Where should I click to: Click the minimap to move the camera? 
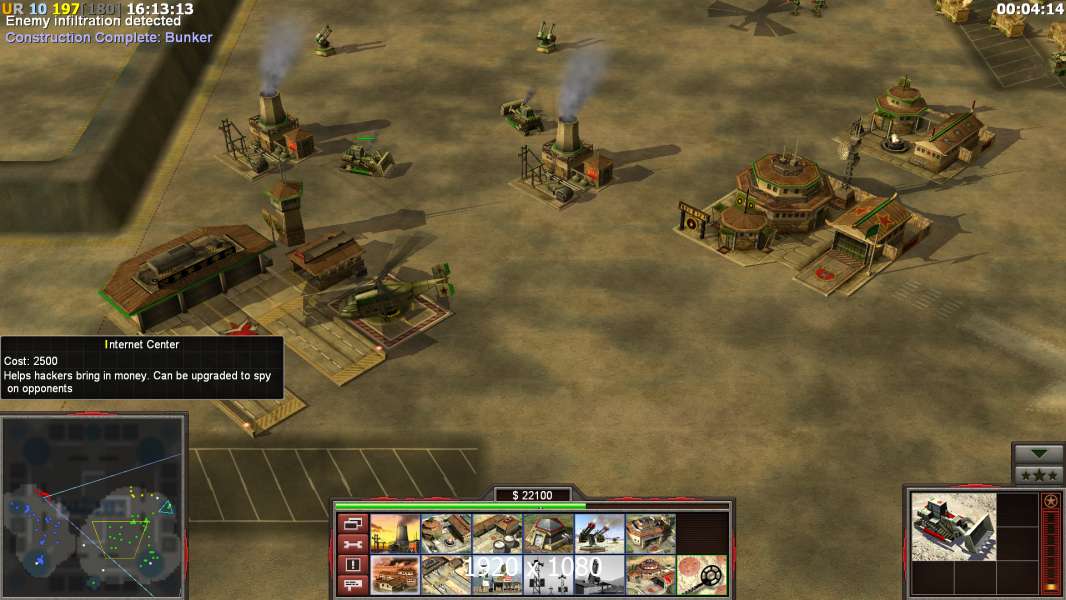pyautogui.click(x=93, y=503)
